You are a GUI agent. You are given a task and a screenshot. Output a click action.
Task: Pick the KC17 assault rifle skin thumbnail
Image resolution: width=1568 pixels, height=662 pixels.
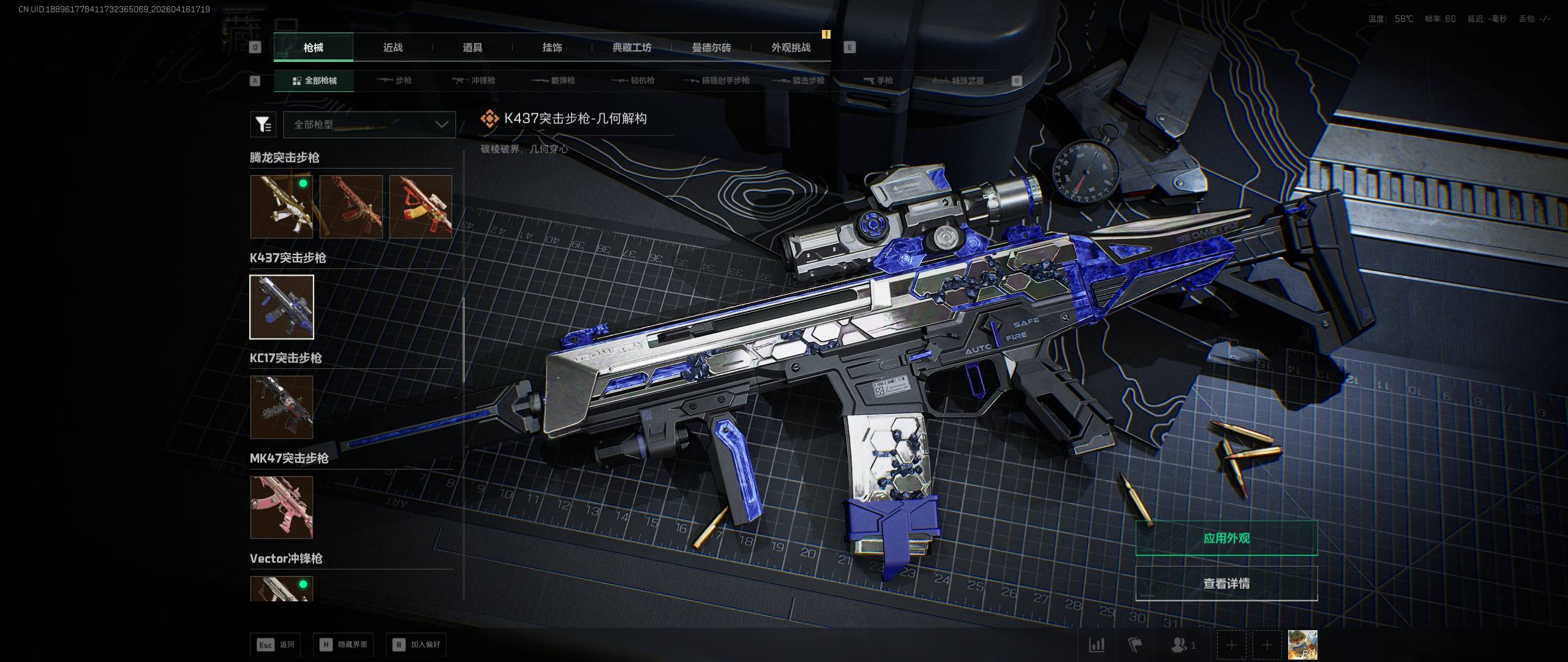282,407
